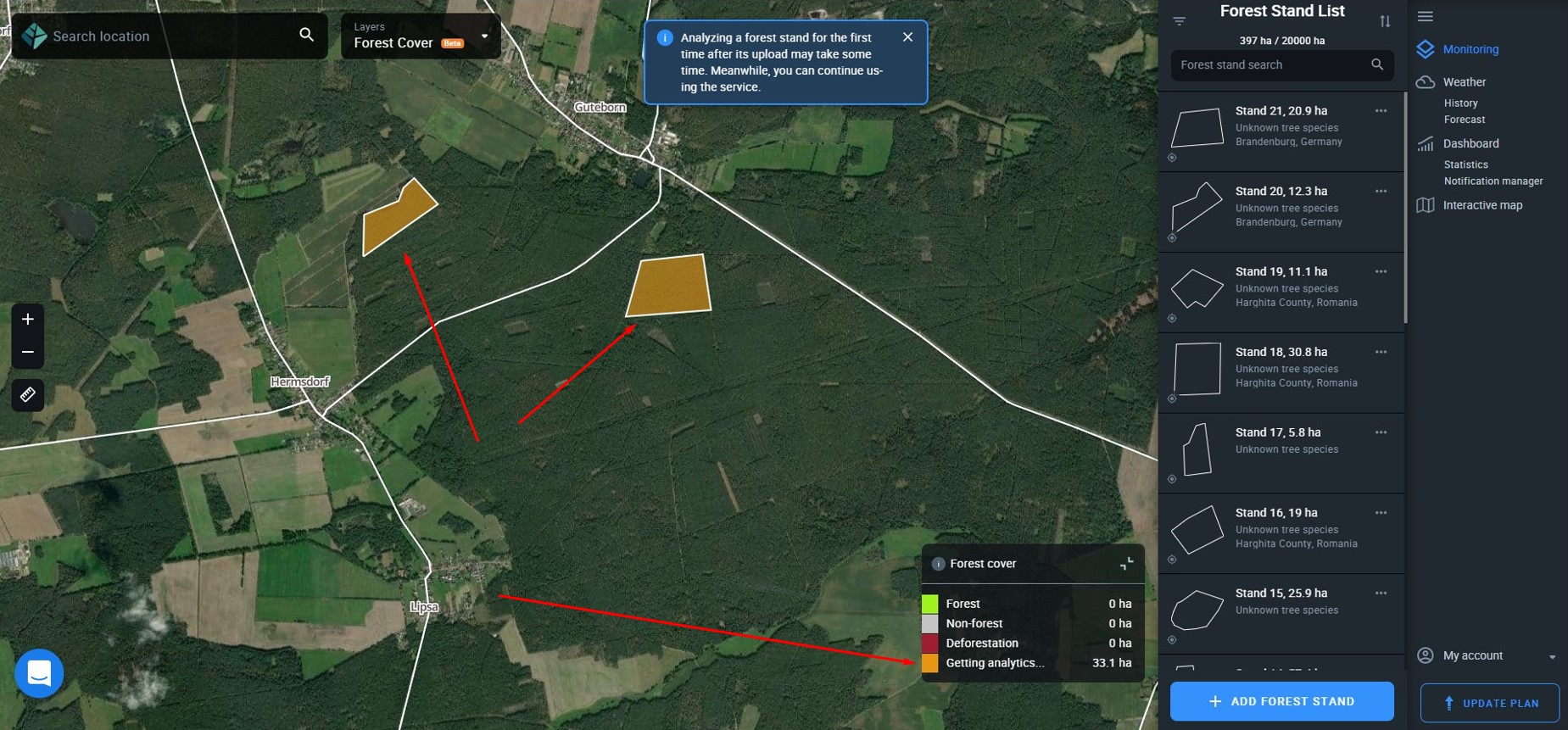Select the Monitoring layers icon

point(1426,49)
